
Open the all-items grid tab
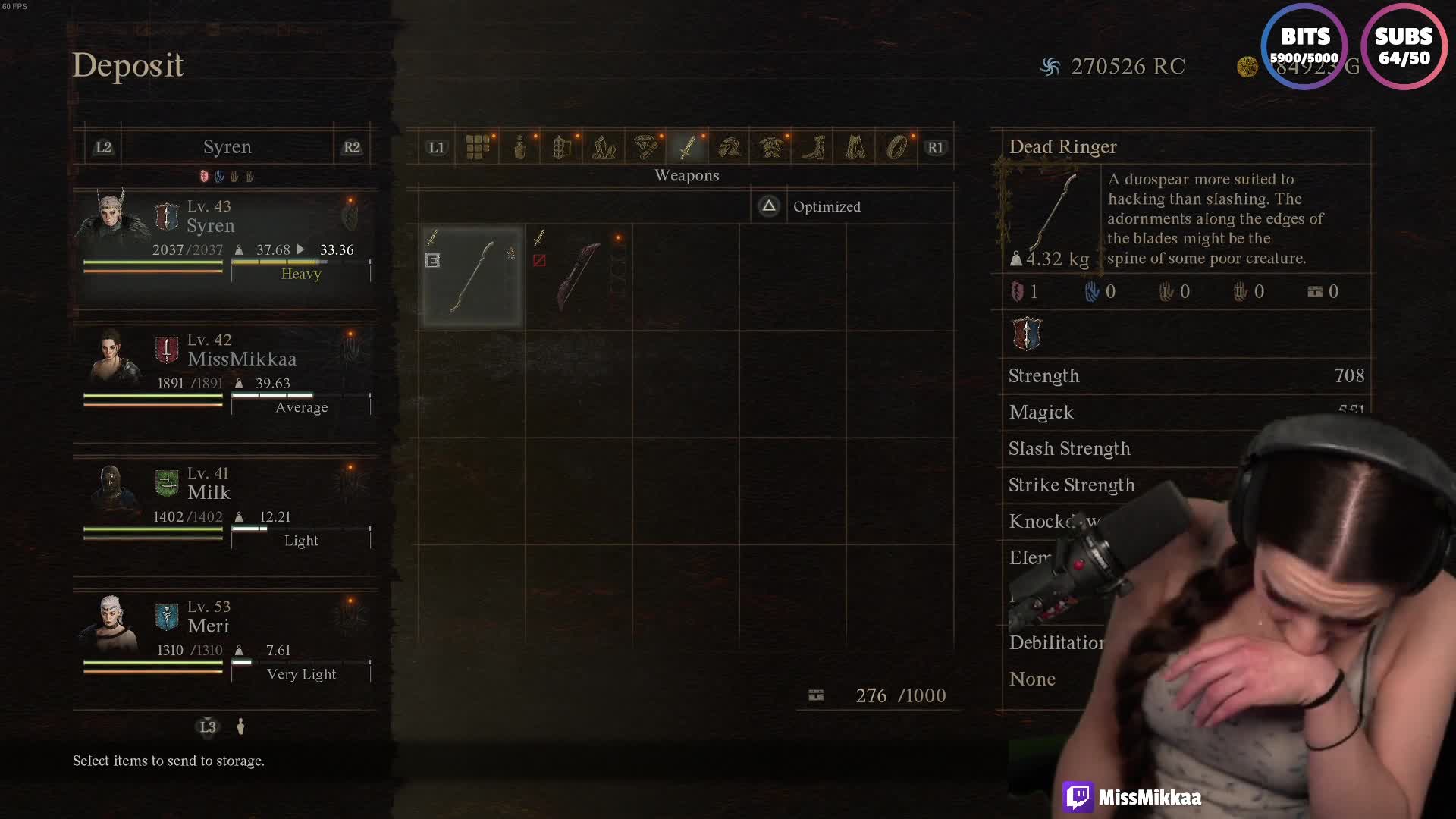(478, 147)
